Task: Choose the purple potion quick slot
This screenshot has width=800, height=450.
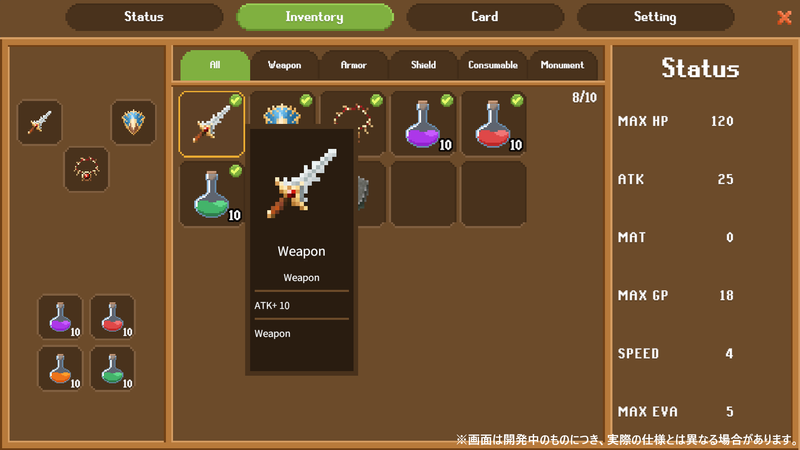Action: coord(60,317)
